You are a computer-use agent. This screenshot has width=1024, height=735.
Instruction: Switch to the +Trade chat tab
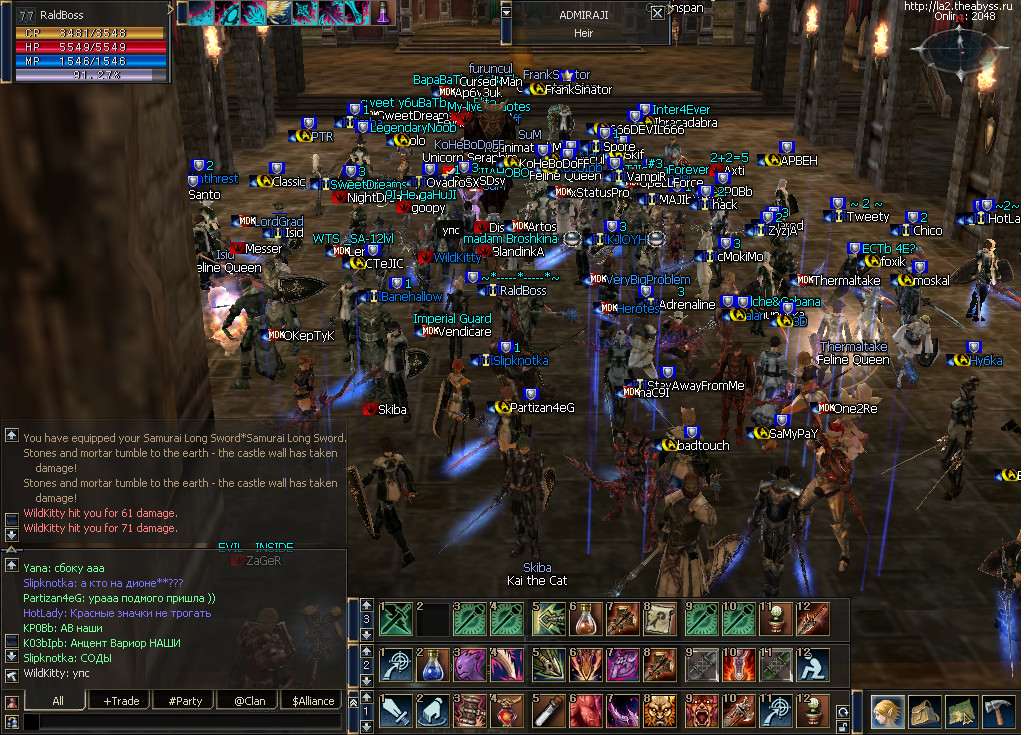coord(122,701)
